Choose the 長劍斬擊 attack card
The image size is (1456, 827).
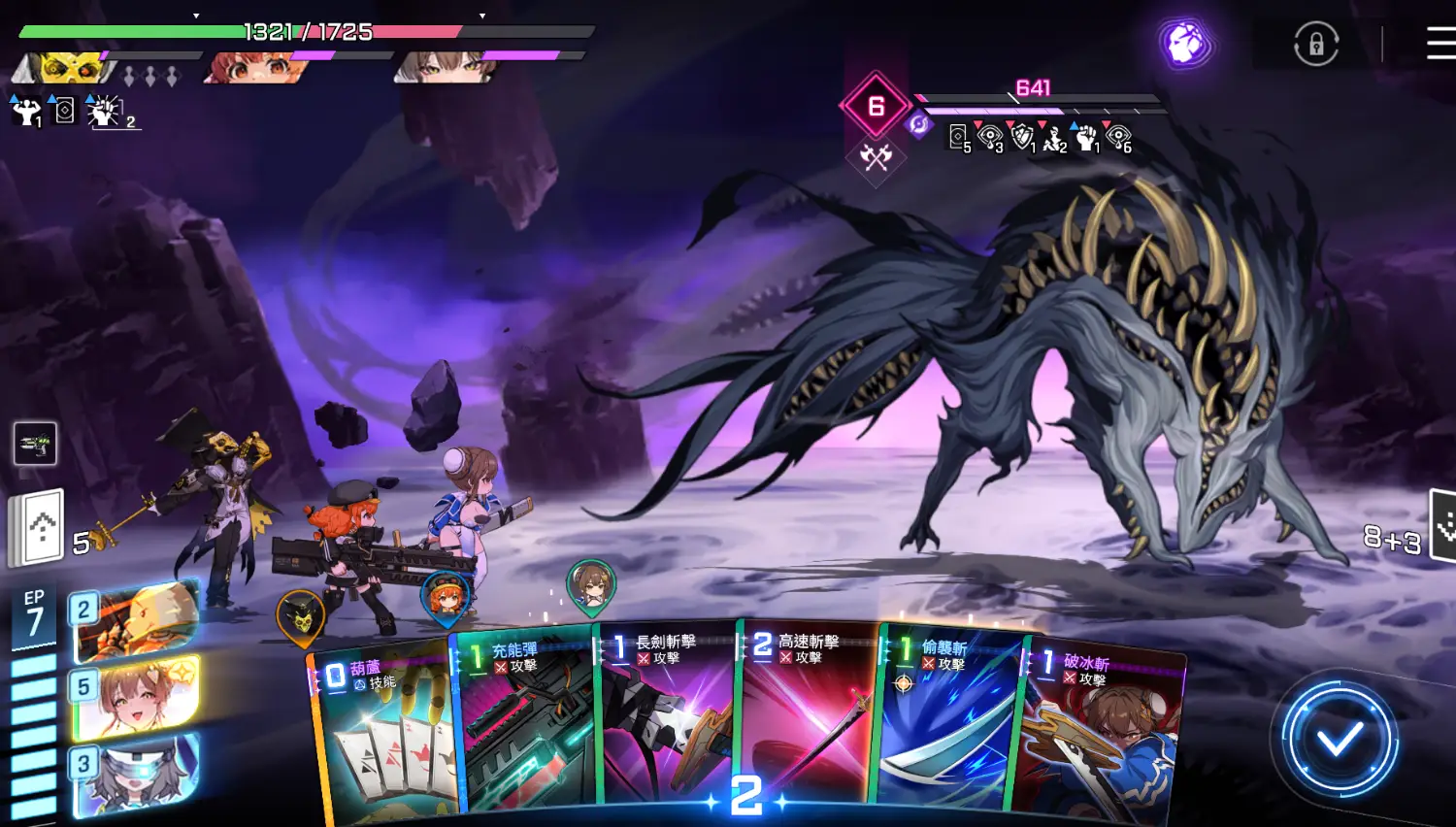click(667, 718)
